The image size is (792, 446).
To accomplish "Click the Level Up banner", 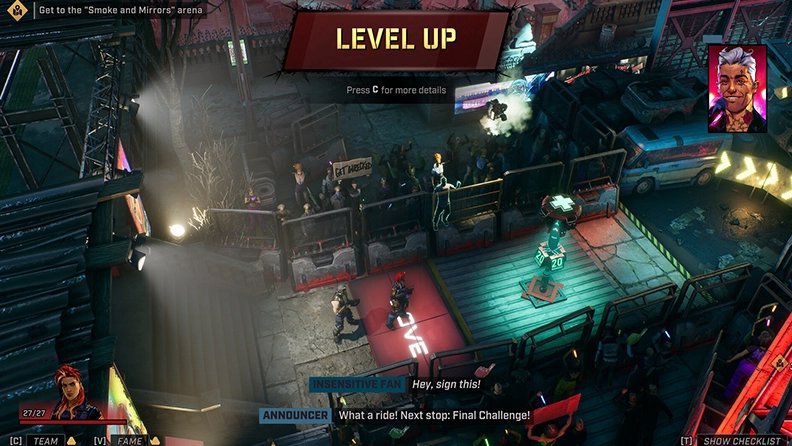I will coord(397,41).
